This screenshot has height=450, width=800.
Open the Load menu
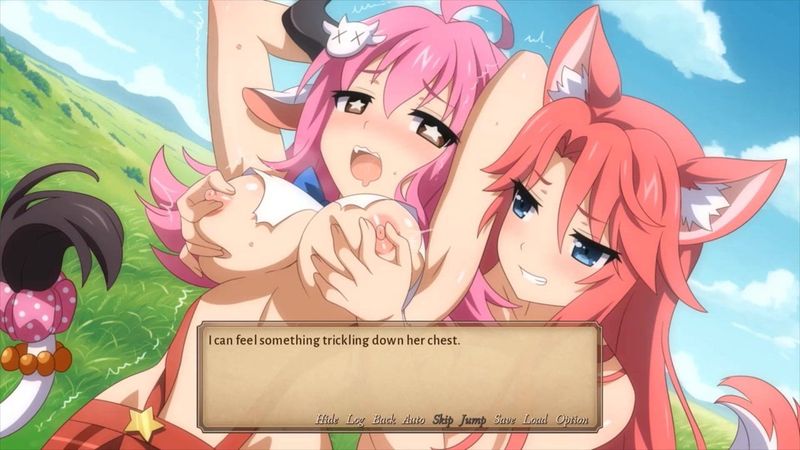[535, 419]
